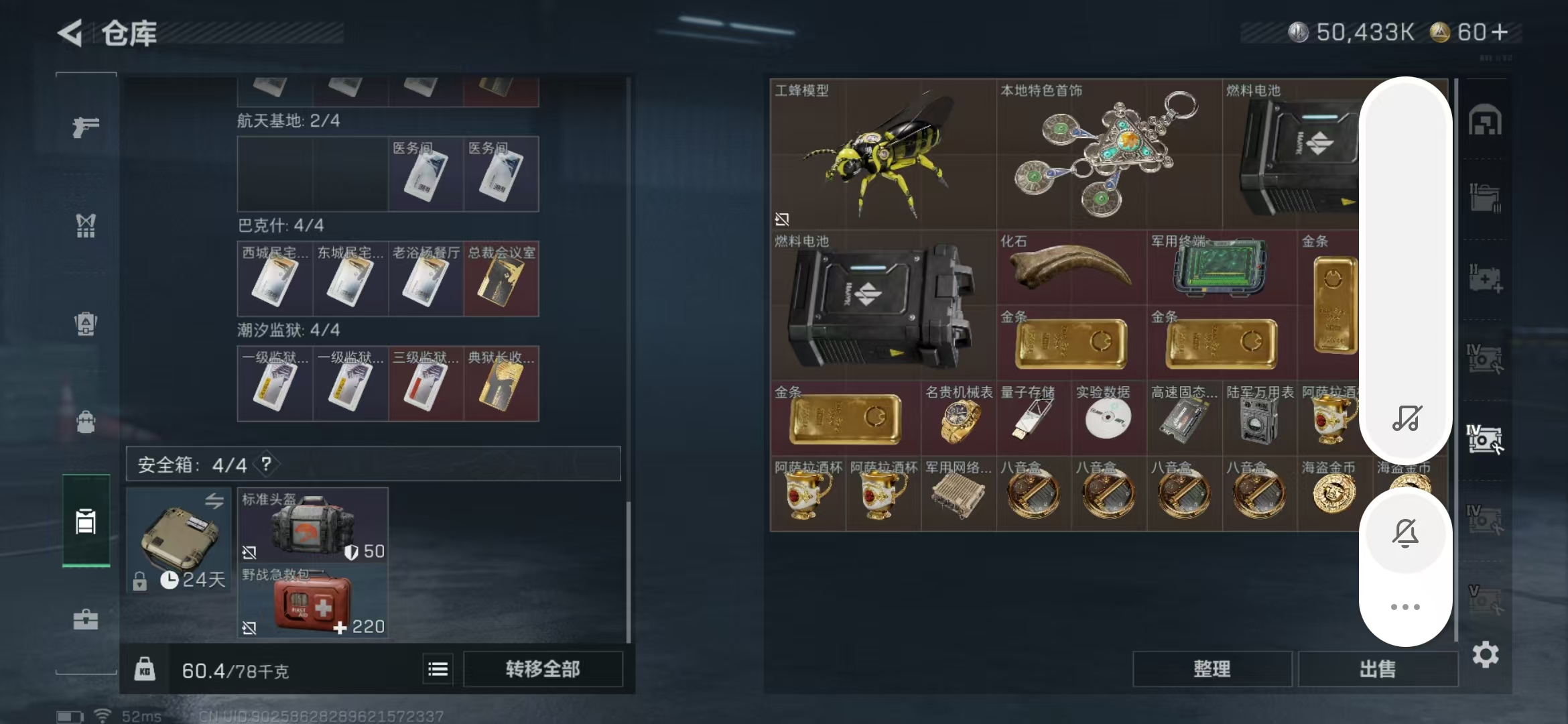Select the 本地特色首饰 jewelry item
1568x724 pixels.
click(x=1108, y=154)
